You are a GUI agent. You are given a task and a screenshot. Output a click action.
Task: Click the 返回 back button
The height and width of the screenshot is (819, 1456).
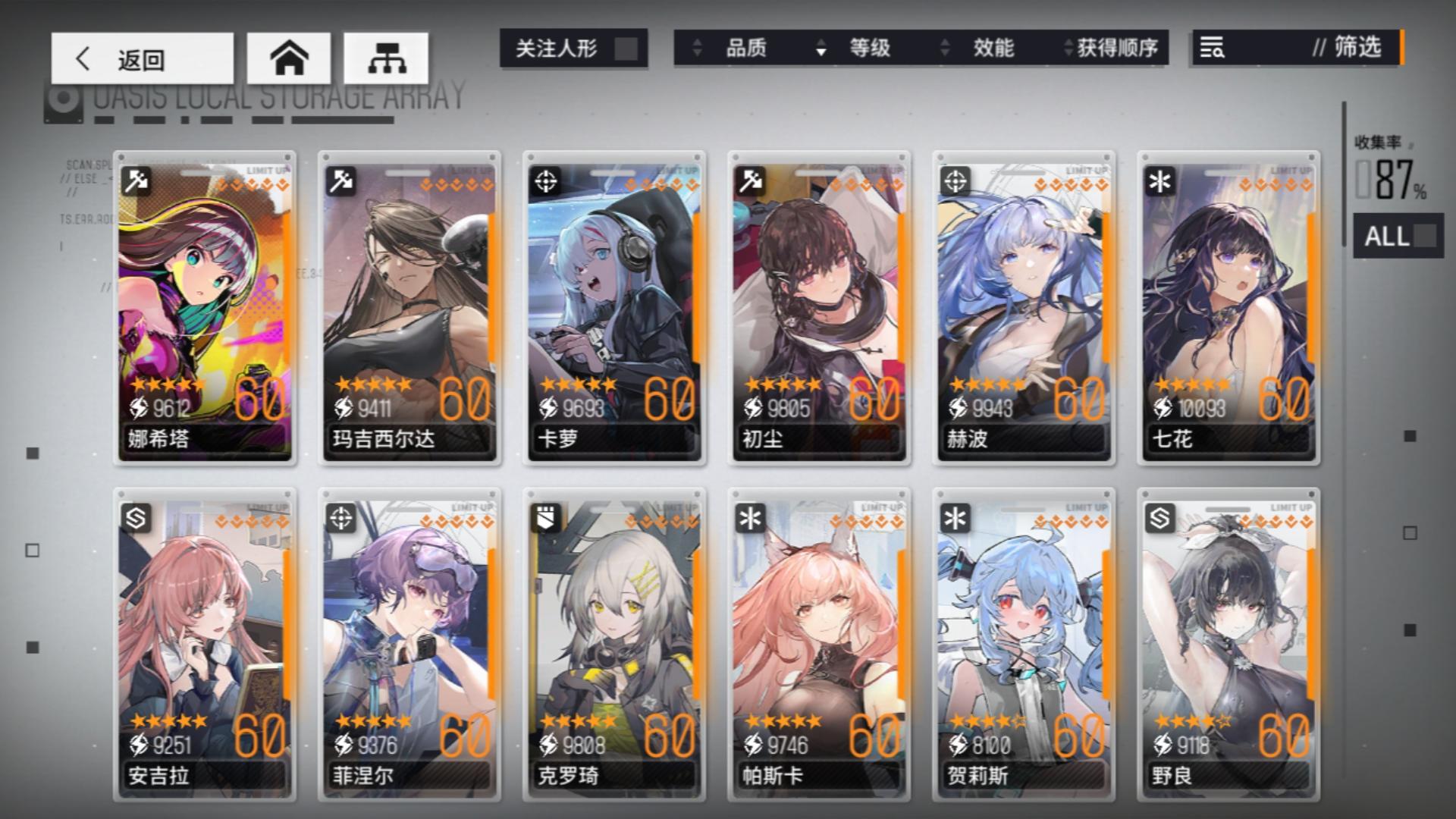[141, 58]
